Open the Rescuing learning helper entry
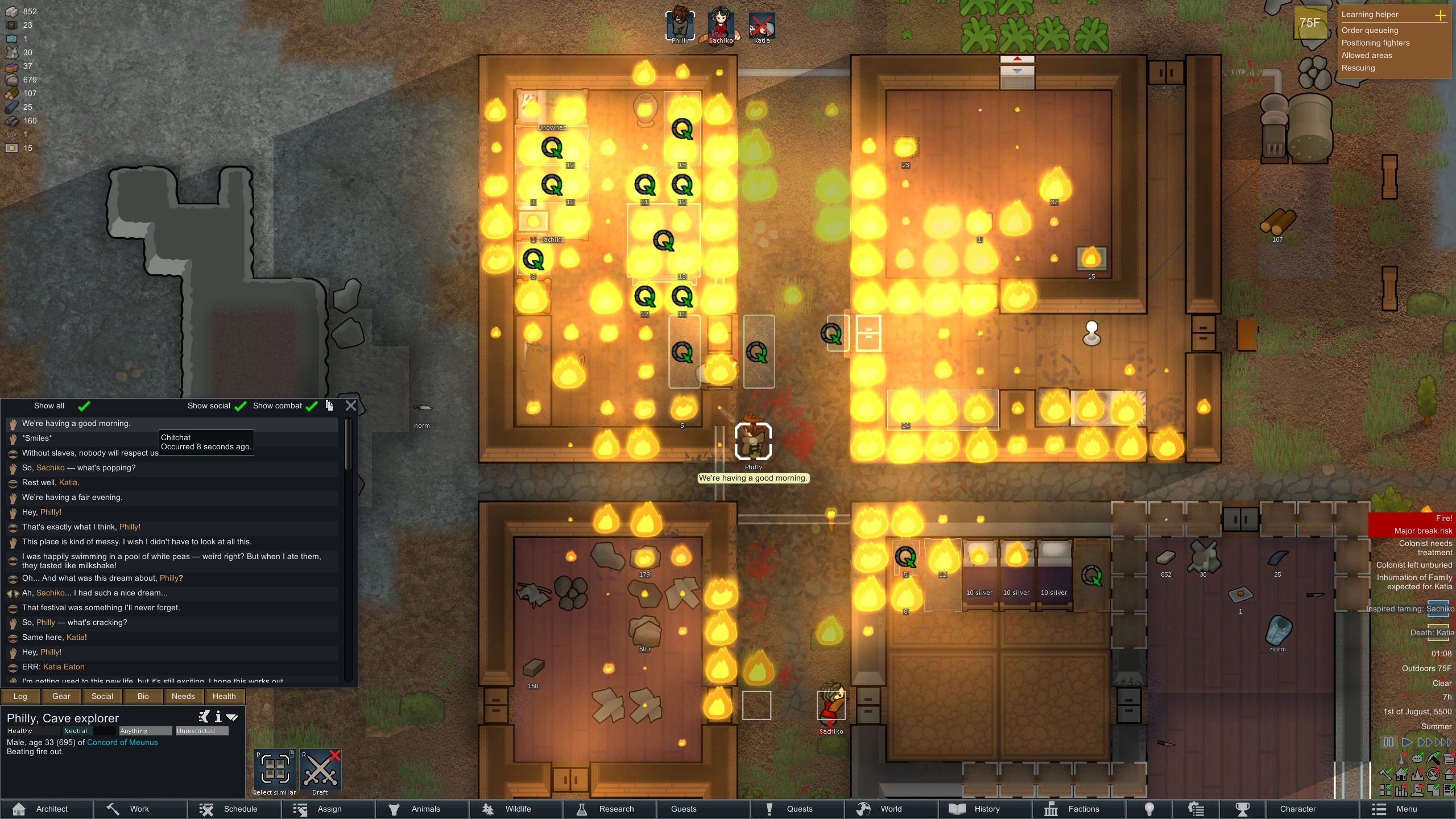Viewport: 1456px width, 819px height. pyautogui.click(x=1358, y=68)
